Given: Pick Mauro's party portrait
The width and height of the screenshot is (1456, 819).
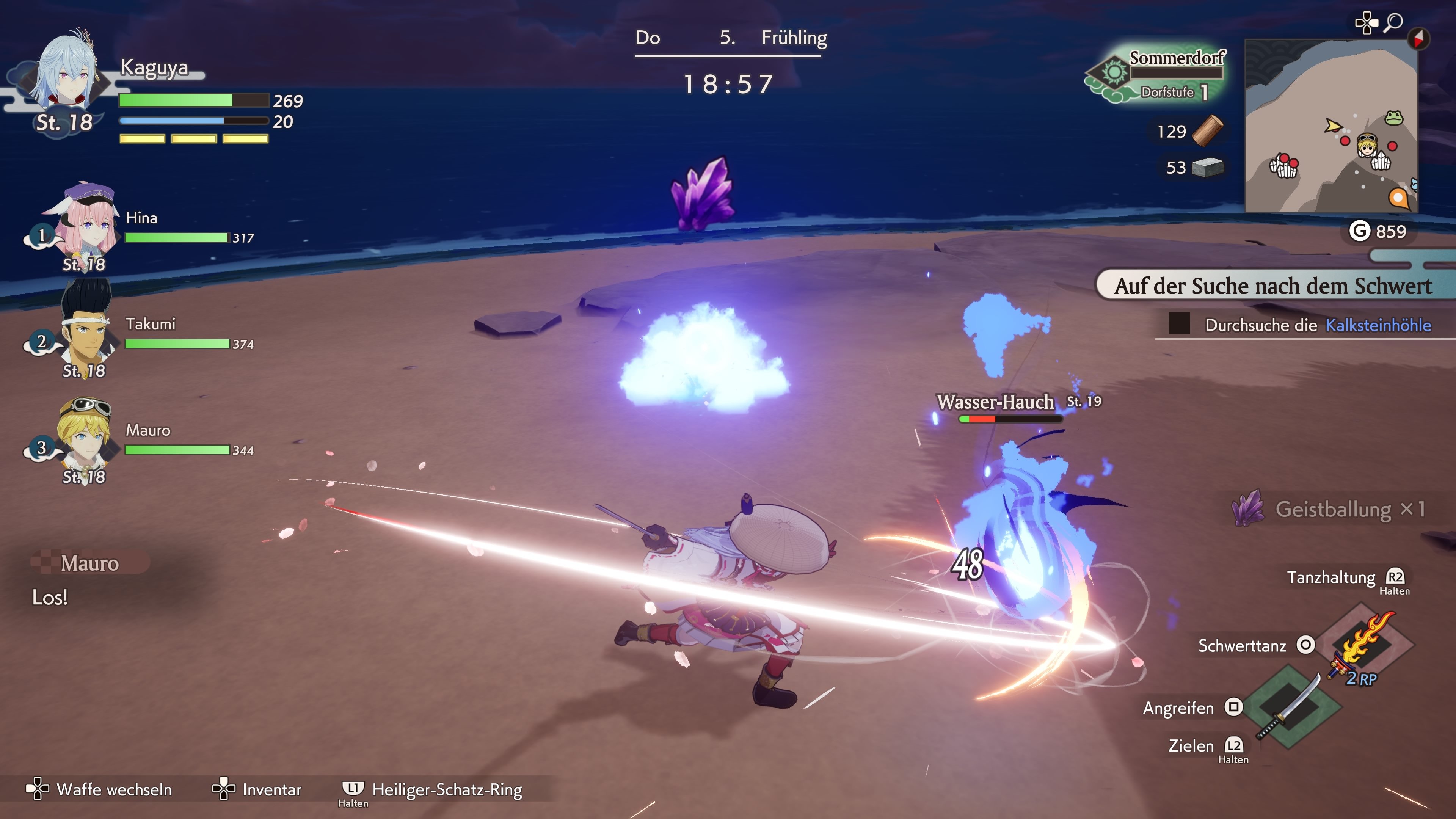Looking at the screenshot, I should pyautogui.click(x=85, y=435).
